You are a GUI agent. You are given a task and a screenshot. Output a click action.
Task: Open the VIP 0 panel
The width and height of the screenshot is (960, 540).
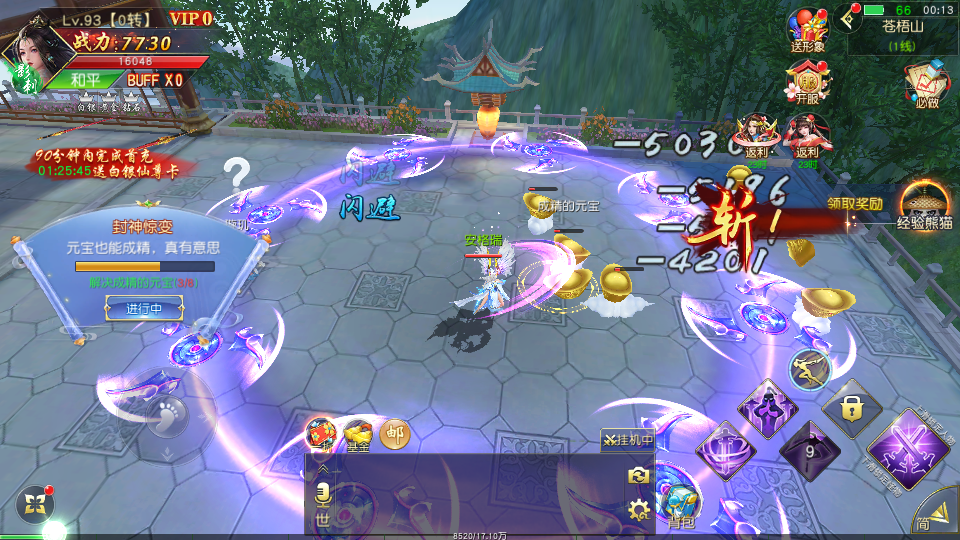point(191,18)
